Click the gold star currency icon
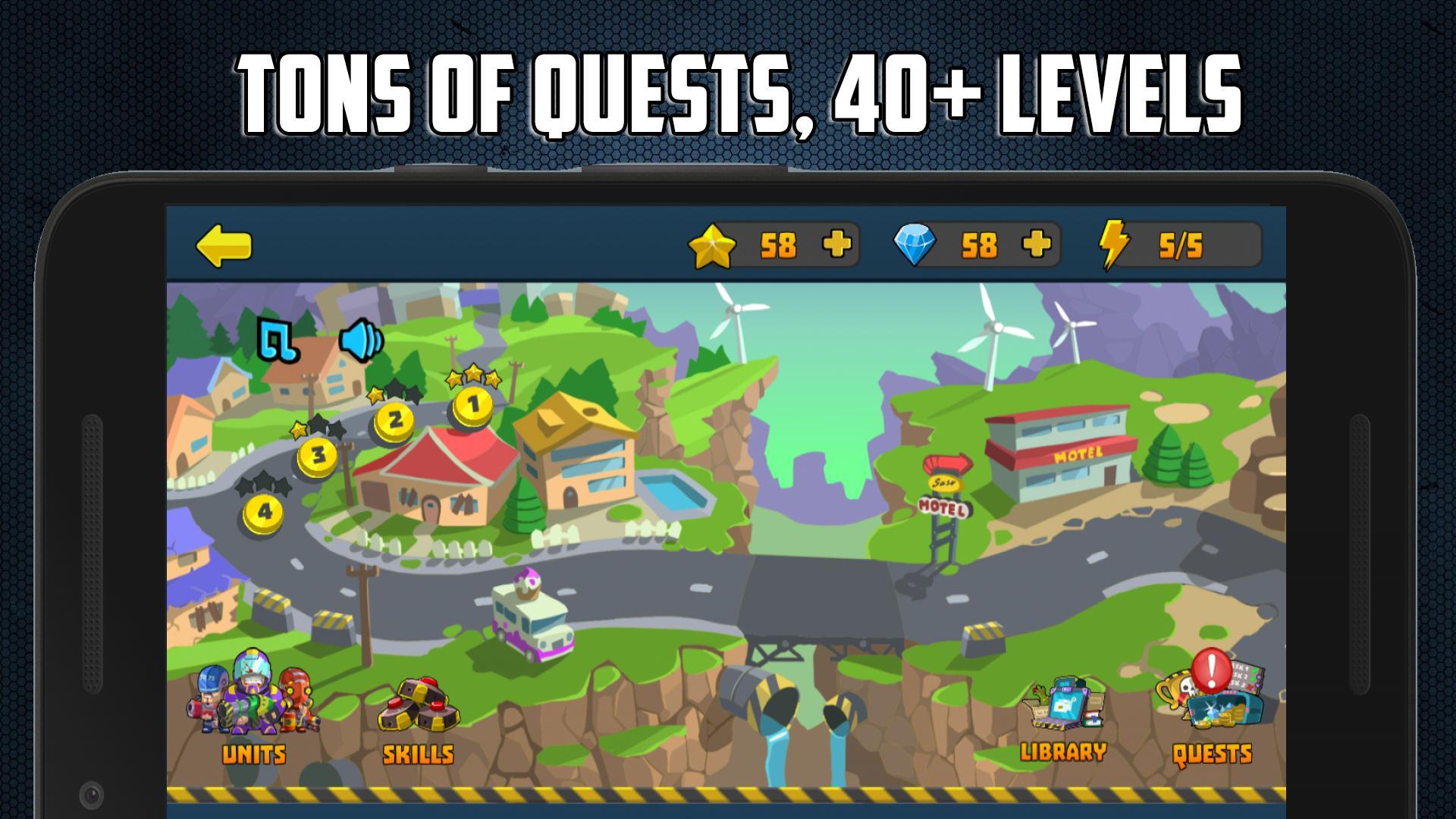The image size is (1456, 819). 713,244
